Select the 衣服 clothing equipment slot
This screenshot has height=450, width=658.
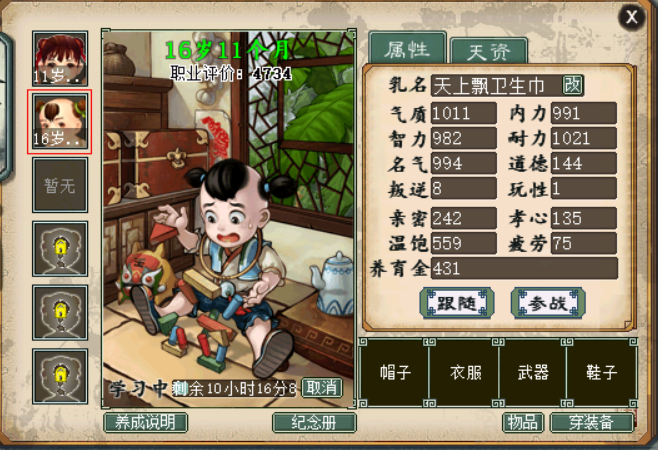[464, 372]
